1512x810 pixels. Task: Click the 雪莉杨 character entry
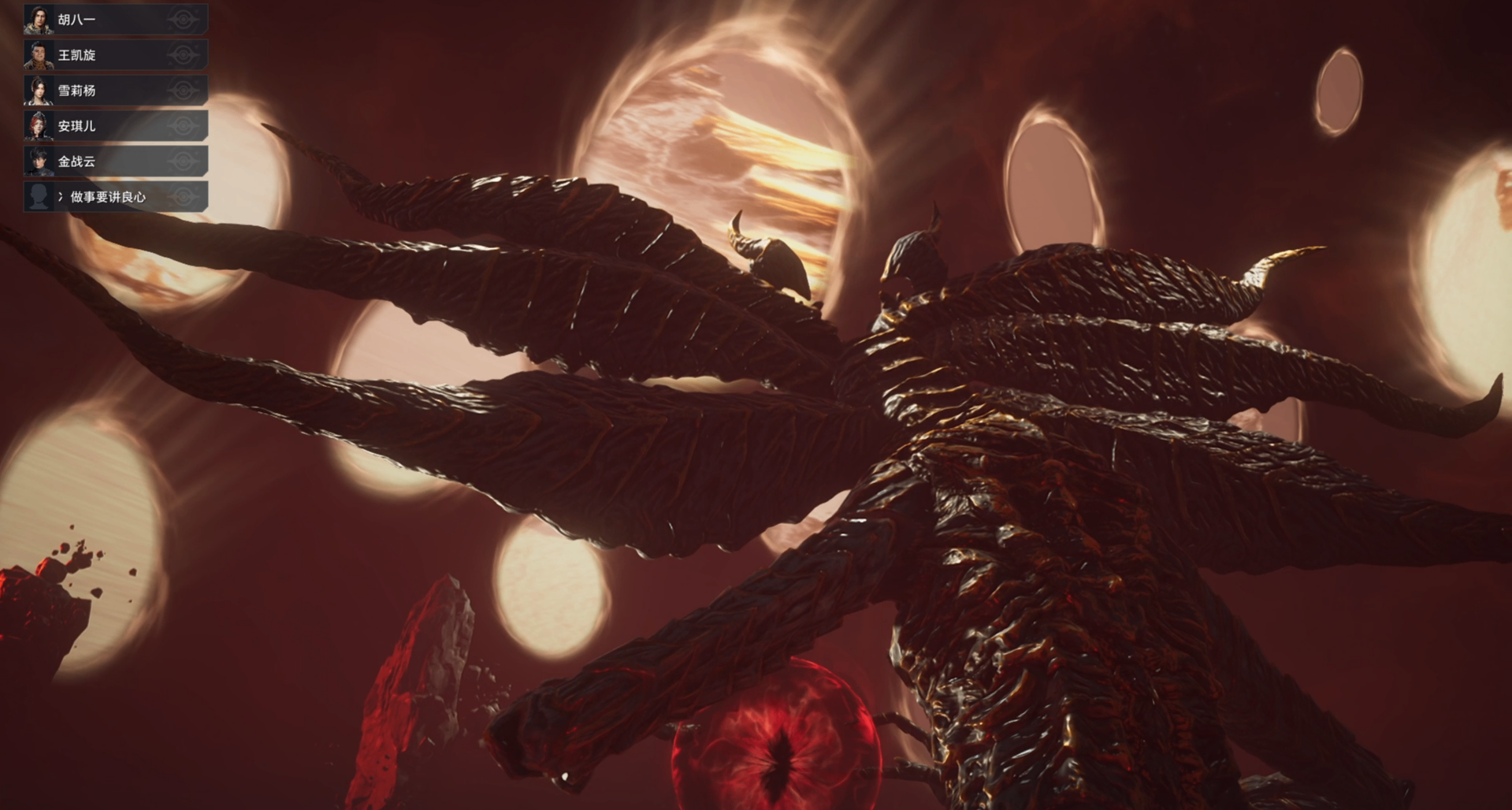(x=115, y=91)
